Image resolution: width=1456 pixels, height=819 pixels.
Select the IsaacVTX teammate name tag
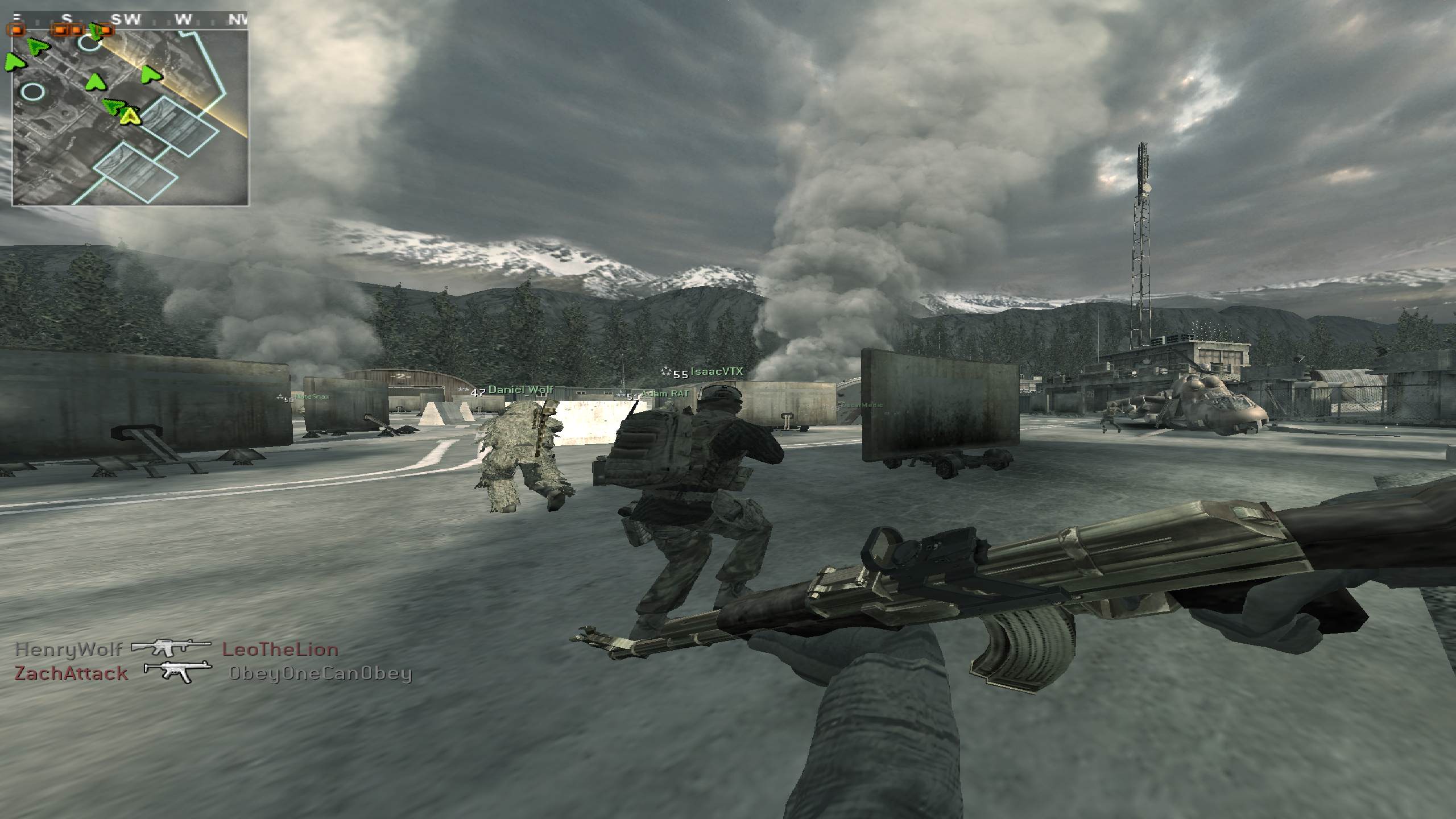(716, 372)
